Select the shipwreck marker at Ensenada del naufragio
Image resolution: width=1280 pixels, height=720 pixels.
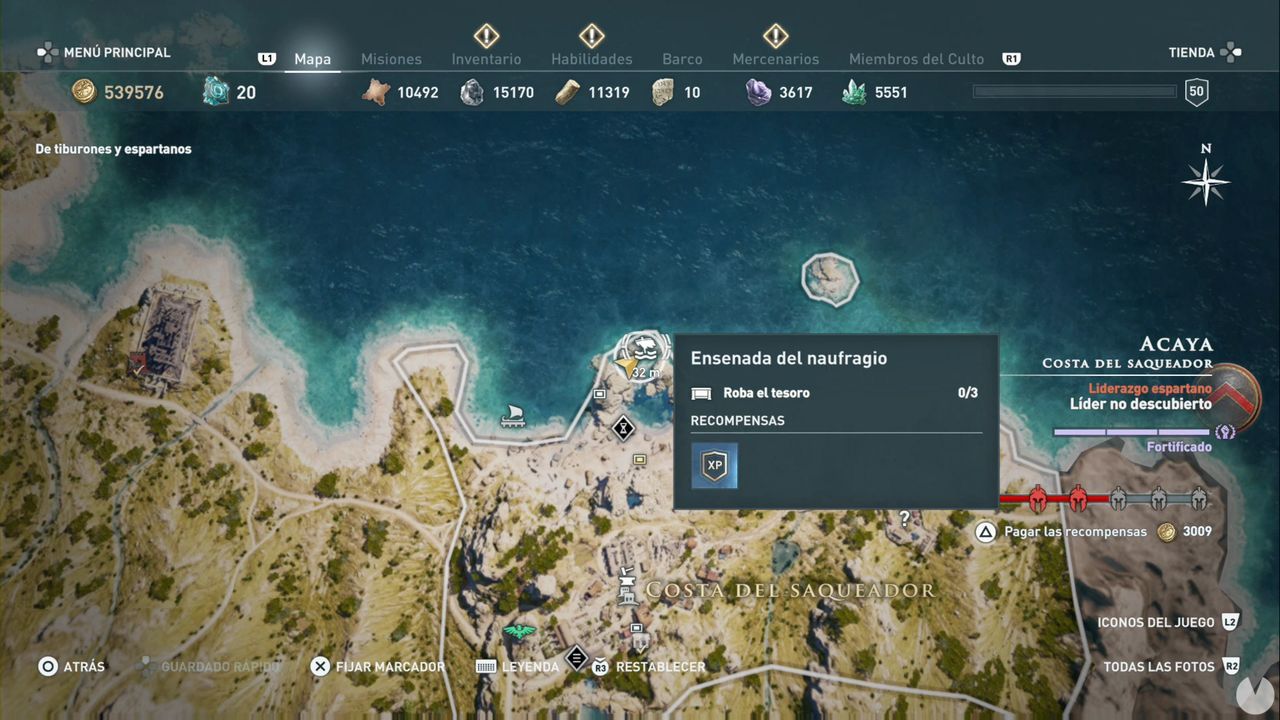pos(645,348)
